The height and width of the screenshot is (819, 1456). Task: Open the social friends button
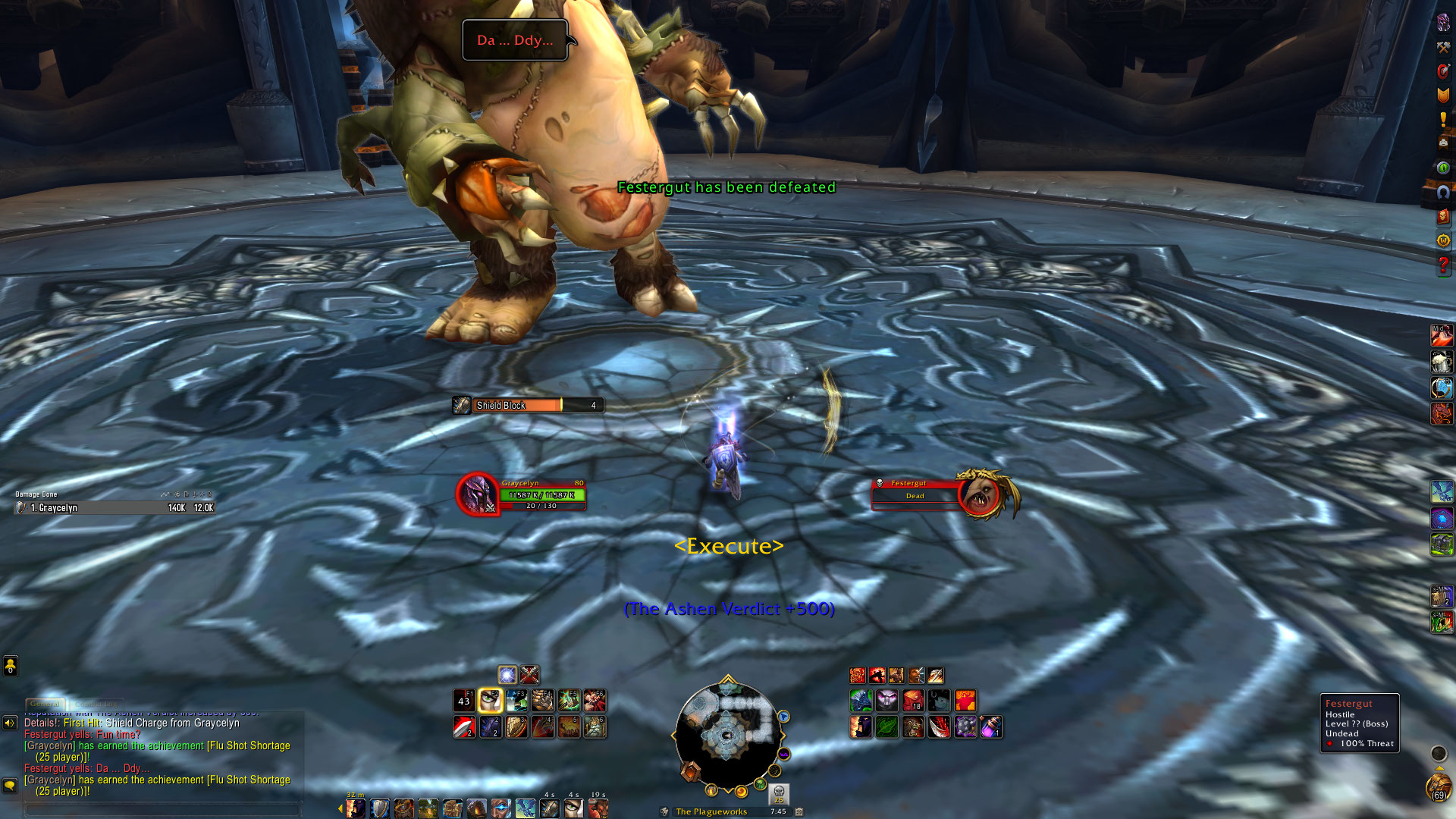(x=10, y=666)
